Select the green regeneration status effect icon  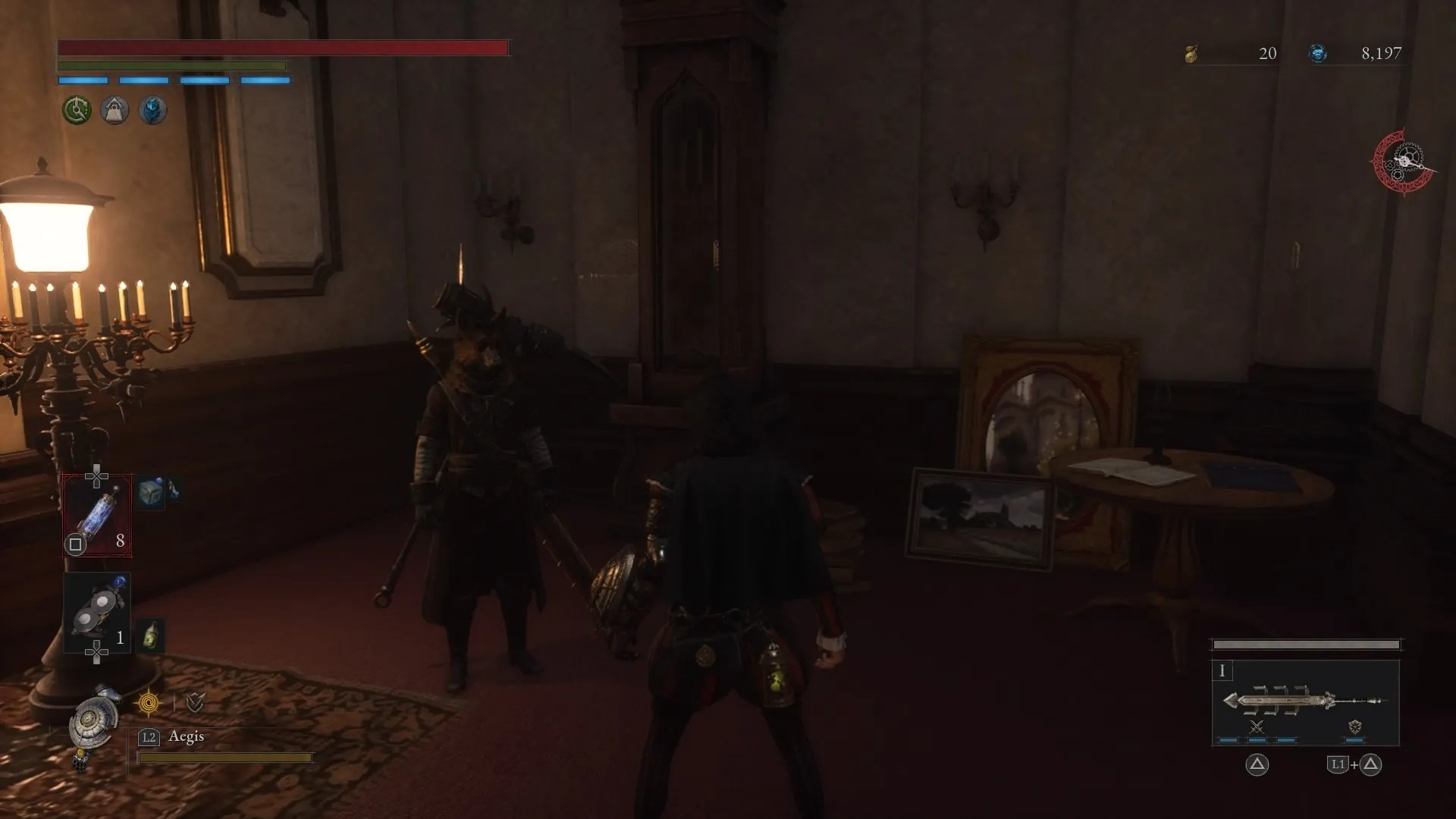[76, 110]
